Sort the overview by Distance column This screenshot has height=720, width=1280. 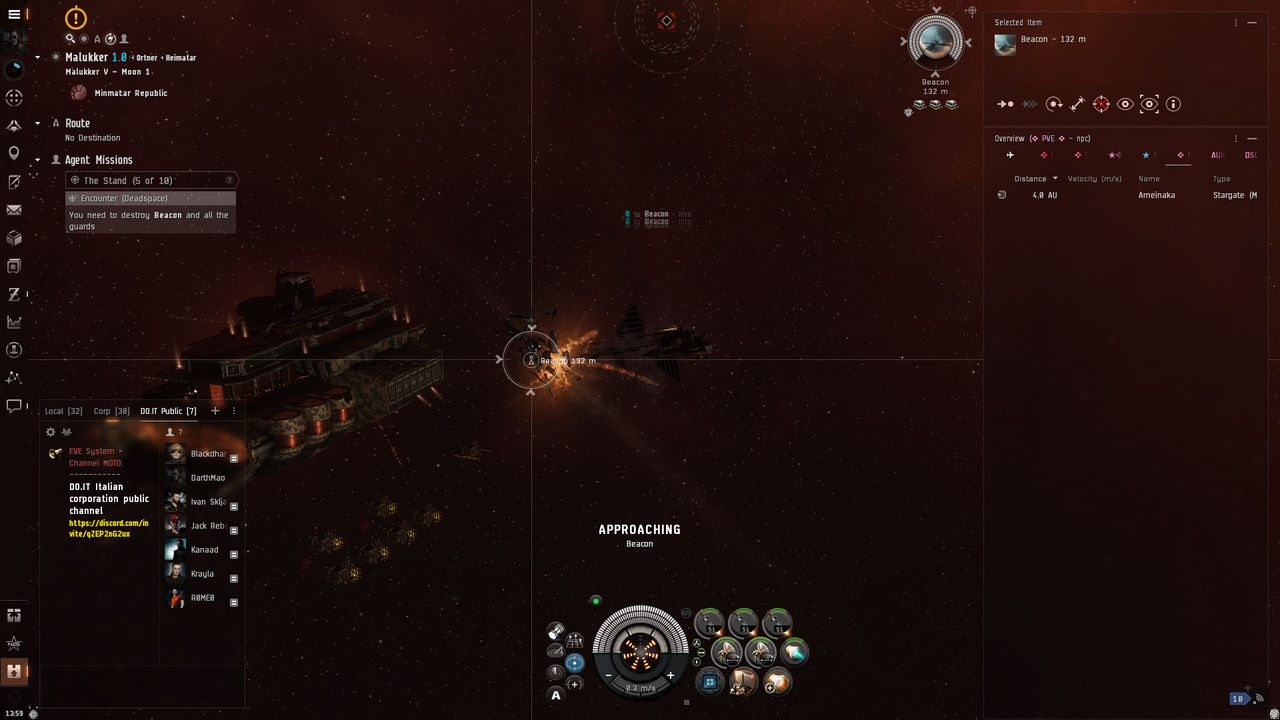click(1030, 179)
